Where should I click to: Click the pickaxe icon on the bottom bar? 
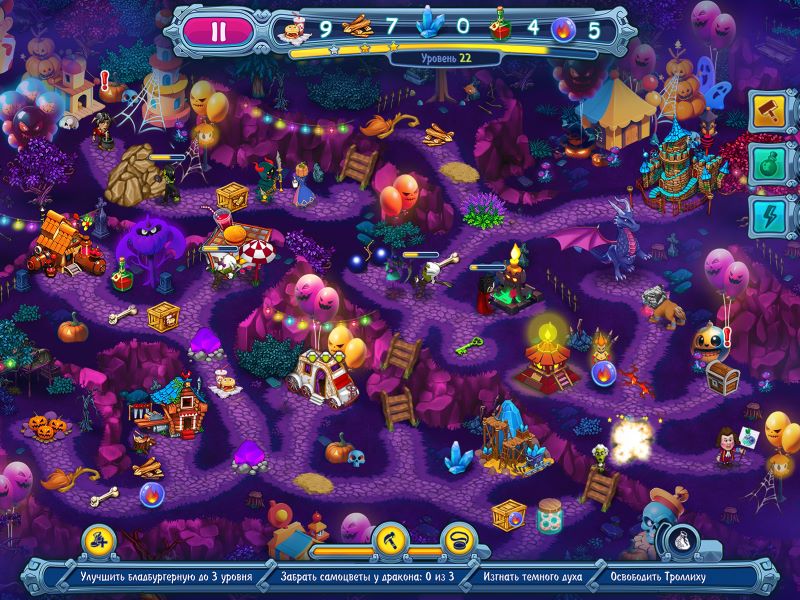click(387, 538)
